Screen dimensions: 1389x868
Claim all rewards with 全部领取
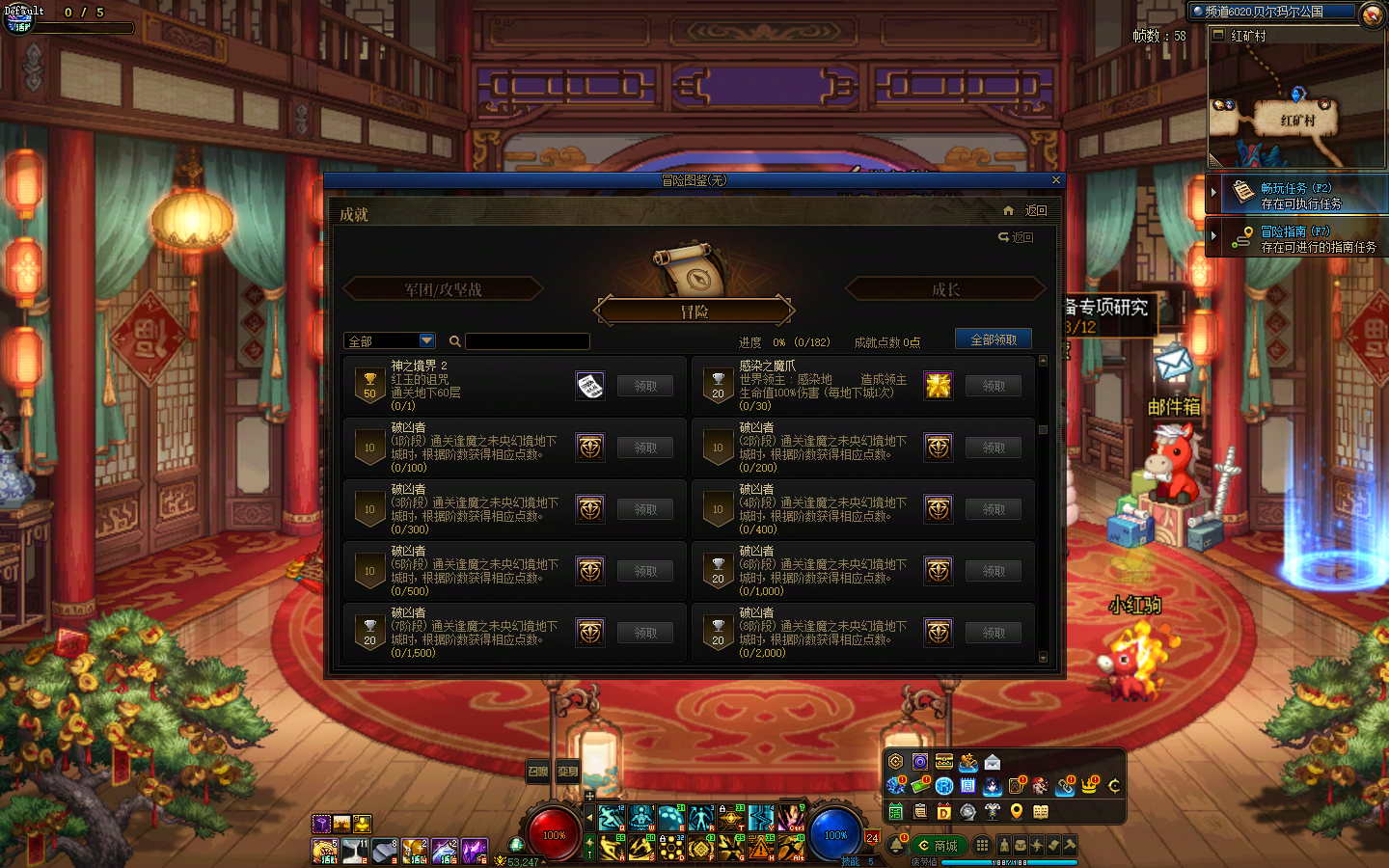pos(993,339)
